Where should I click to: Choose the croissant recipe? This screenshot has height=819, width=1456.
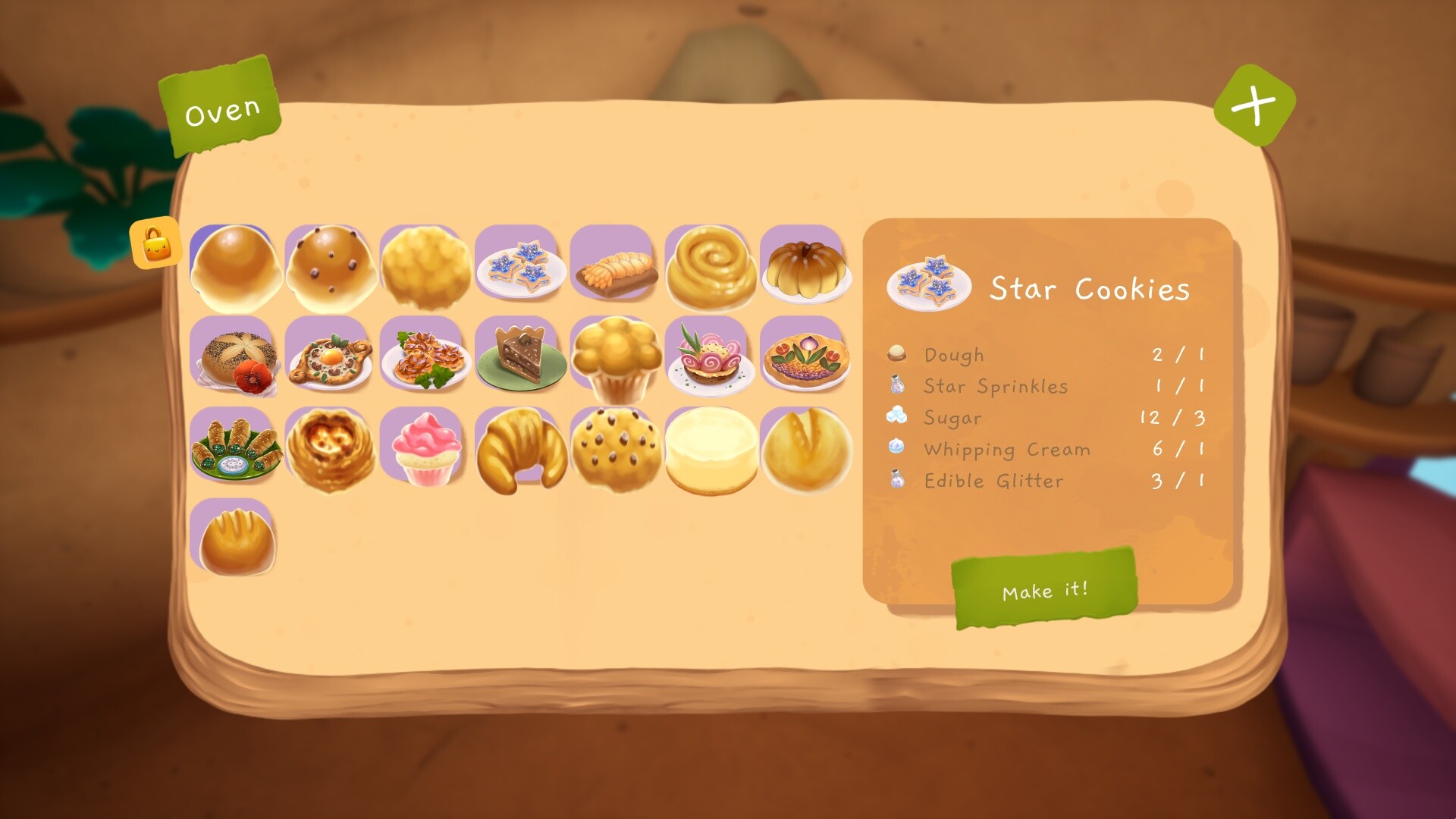tap(520, 450)
